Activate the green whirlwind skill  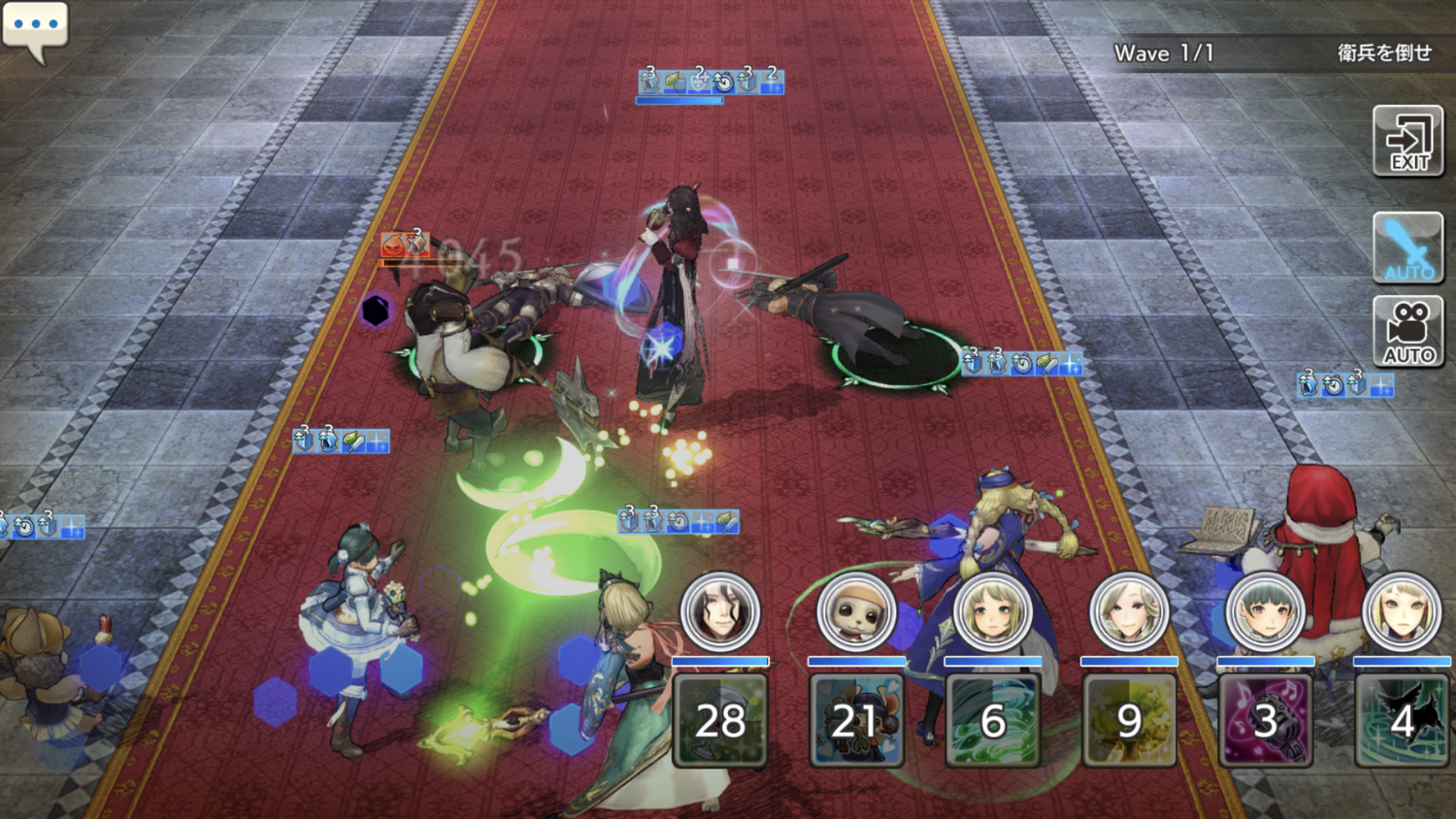tap(993, 720)
